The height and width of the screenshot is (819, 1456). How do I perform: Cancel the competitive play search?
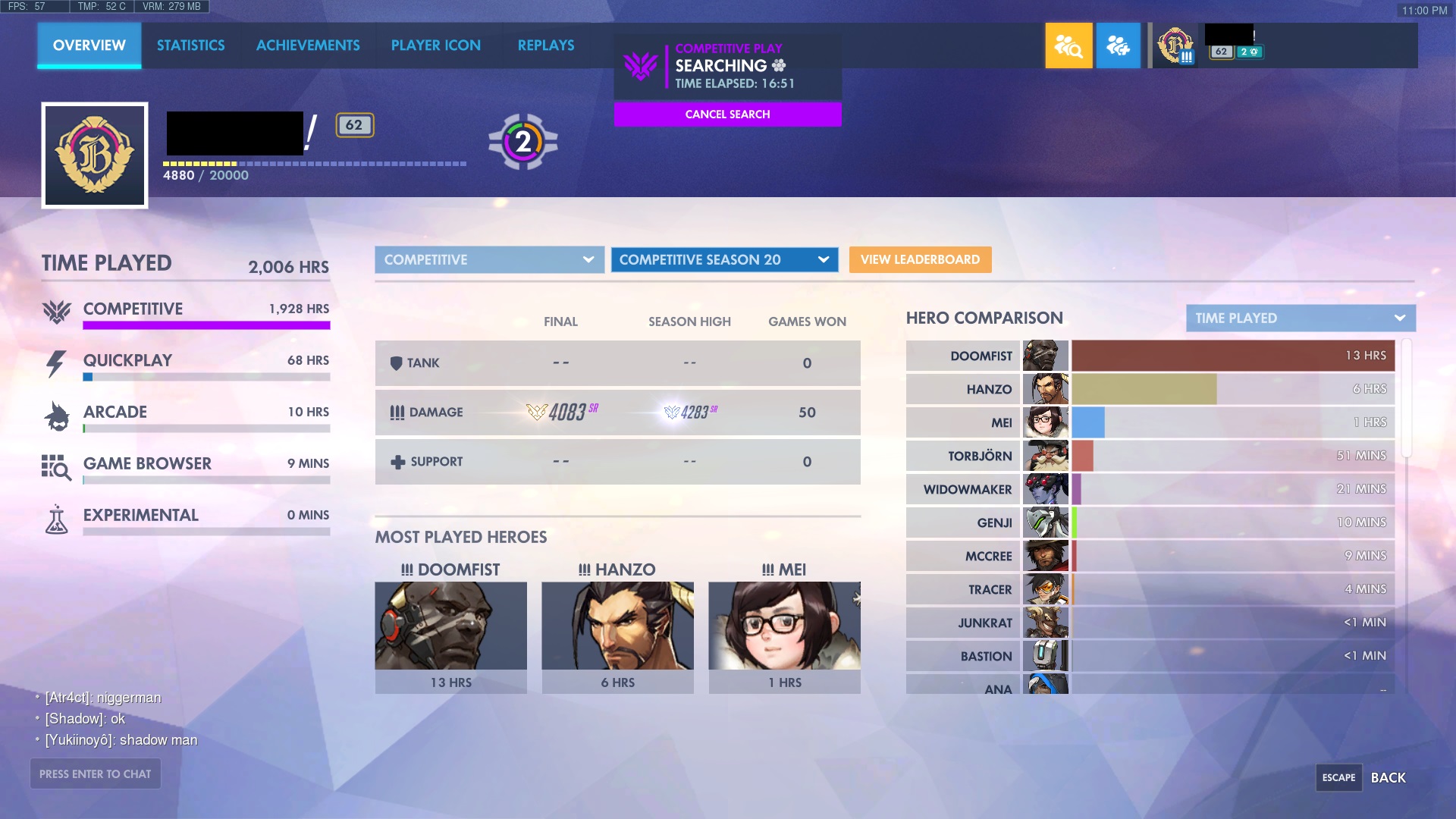click(727, 115)
